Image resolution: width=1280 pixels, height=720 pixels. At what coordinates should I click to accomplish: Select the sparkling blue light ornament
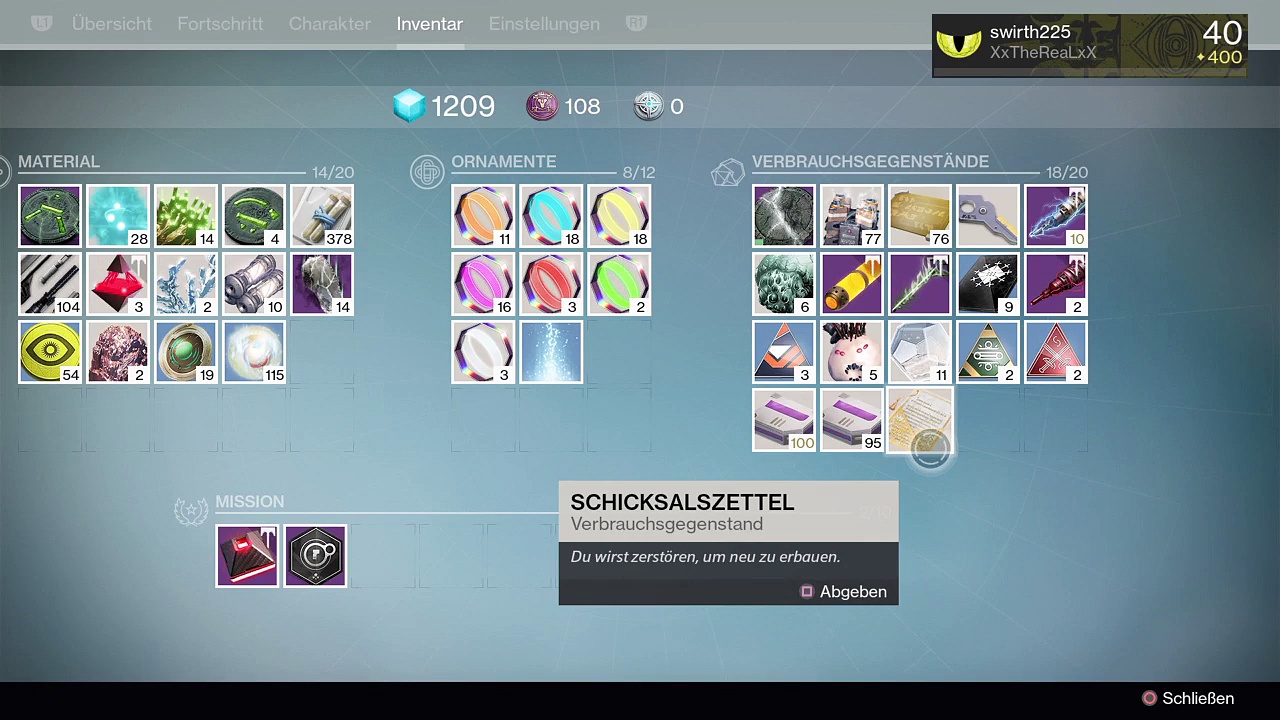coord(551,352)
